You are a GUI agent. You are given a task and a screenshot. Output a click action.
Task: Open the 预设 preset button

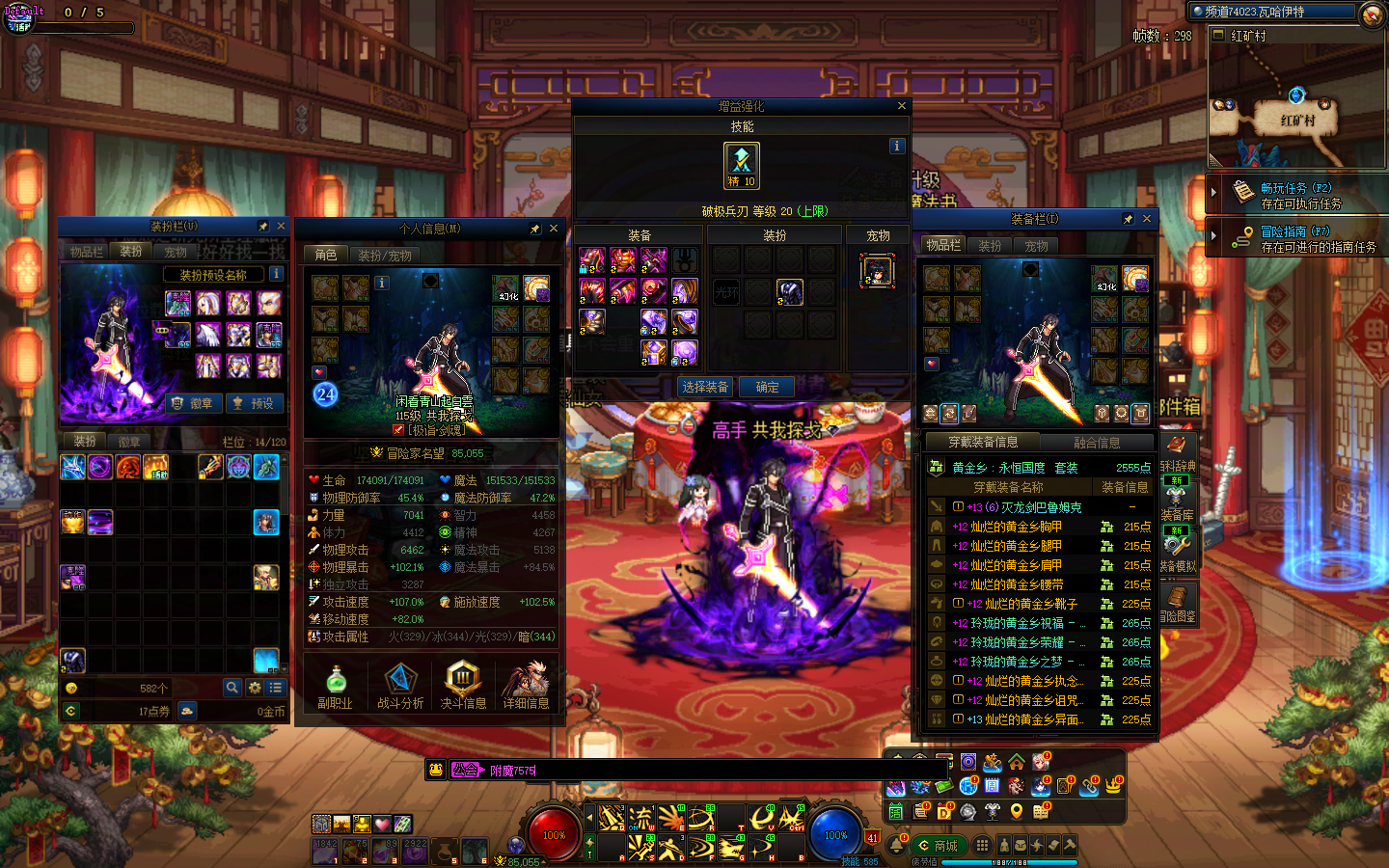click(254, 403)
